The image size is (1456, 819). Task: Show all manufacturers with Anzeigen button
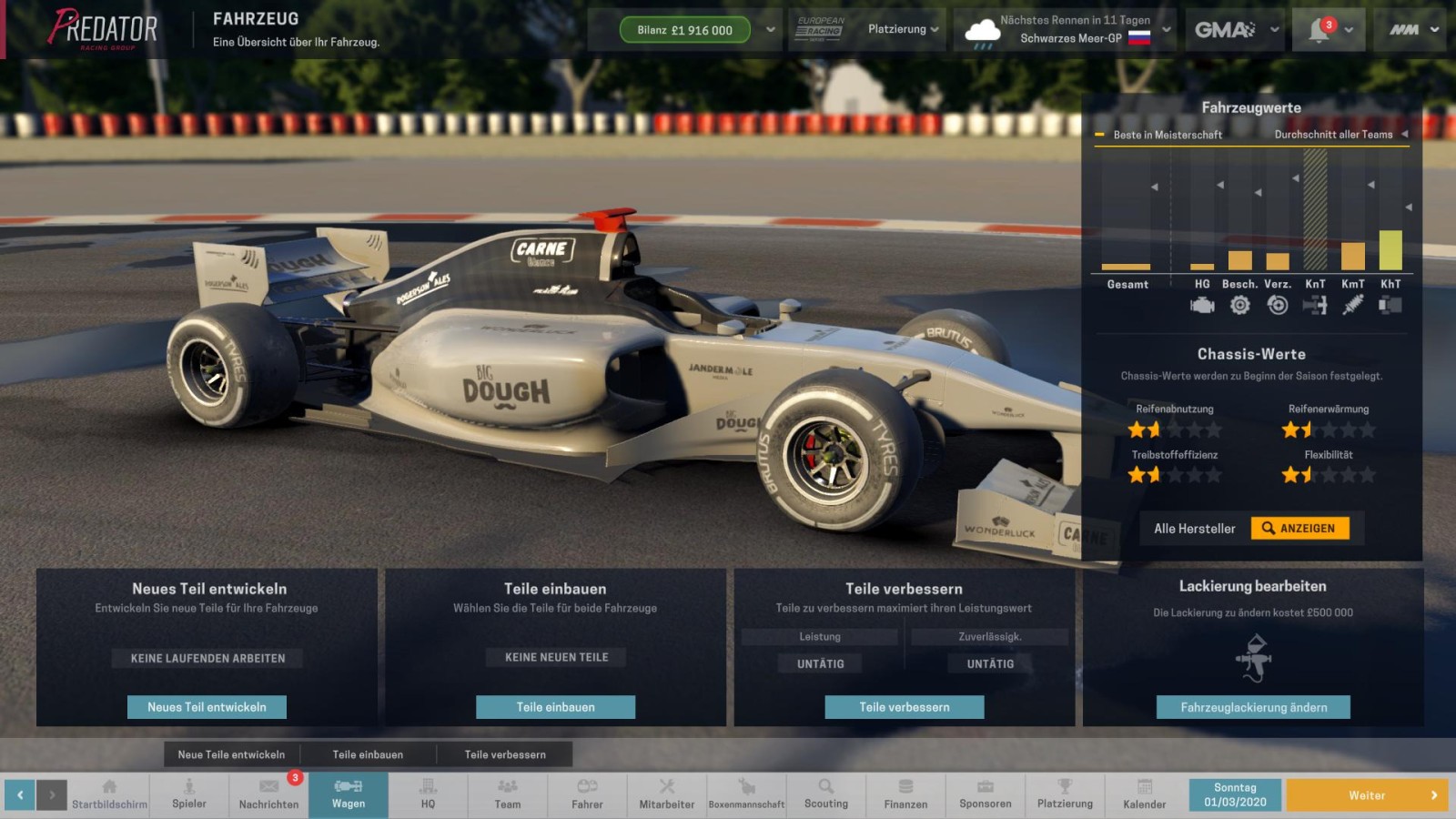pos(1299,529)
